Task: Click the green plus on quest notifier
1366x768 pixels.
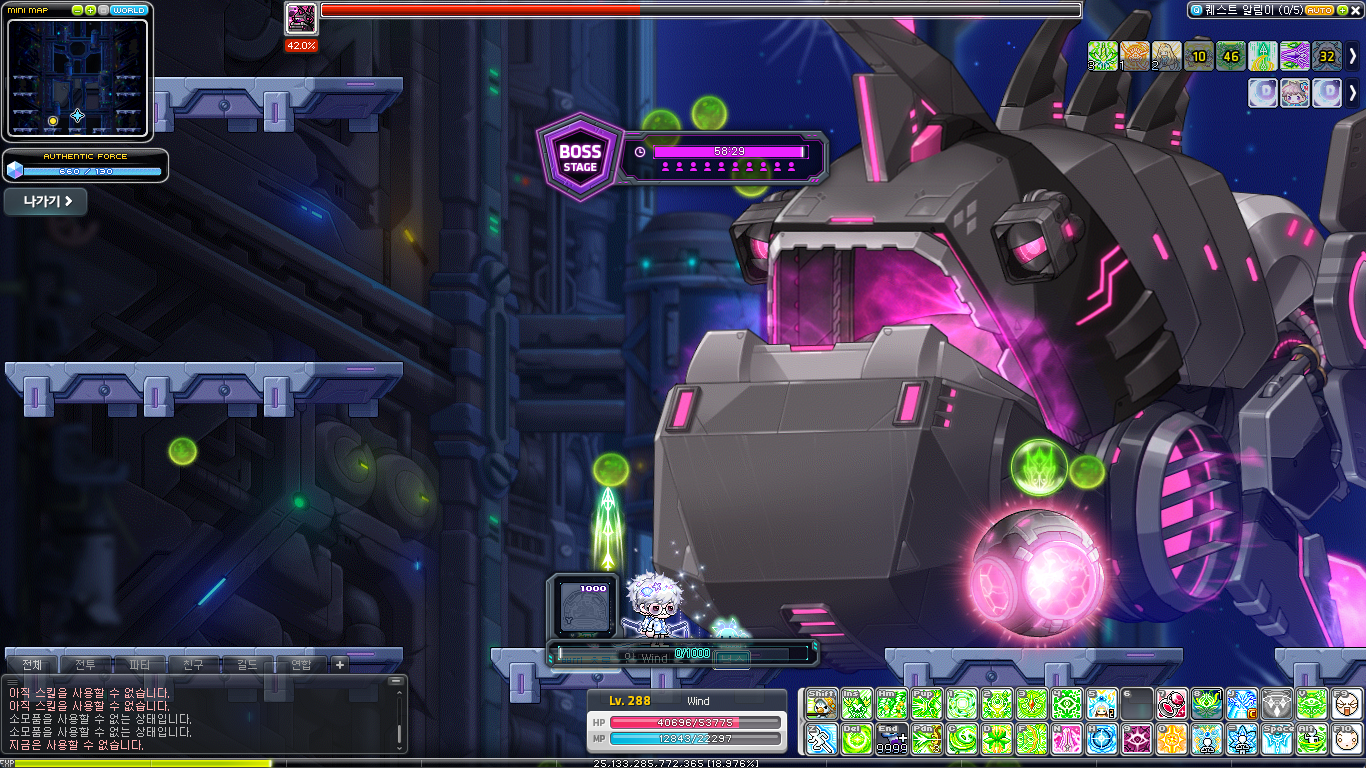Action: (1341, 10)
